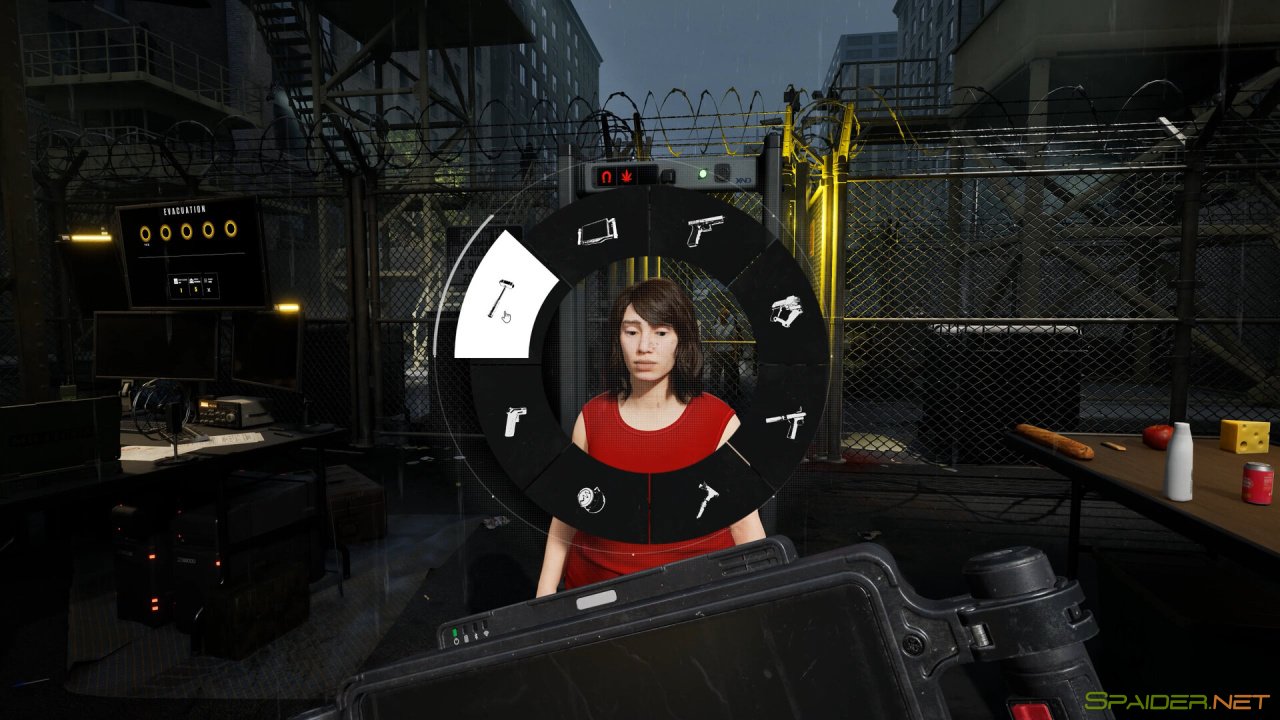Toggle the red leaf contraband indicator
Image resolution: width=1280 pixels, height=720 pixels.
click(626, 174)
